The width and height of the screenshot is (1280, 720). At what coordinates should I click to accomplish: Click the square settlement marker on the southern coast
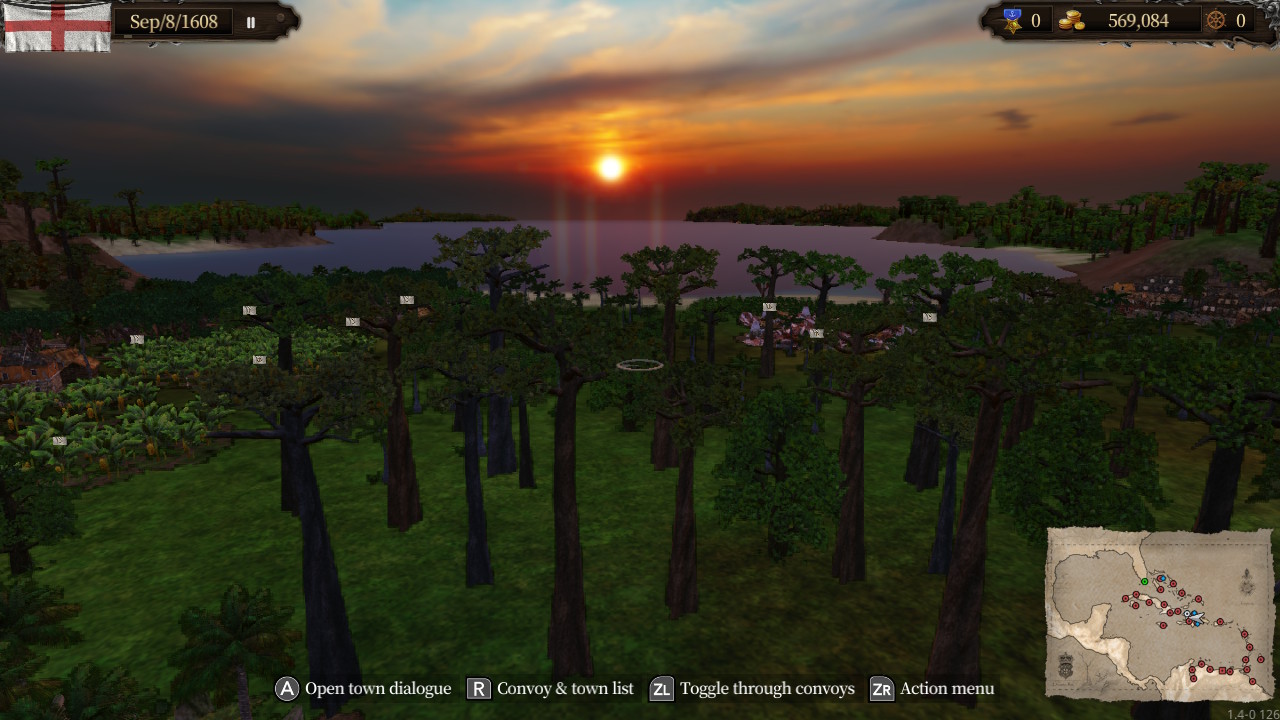(x=1222, y=671)
